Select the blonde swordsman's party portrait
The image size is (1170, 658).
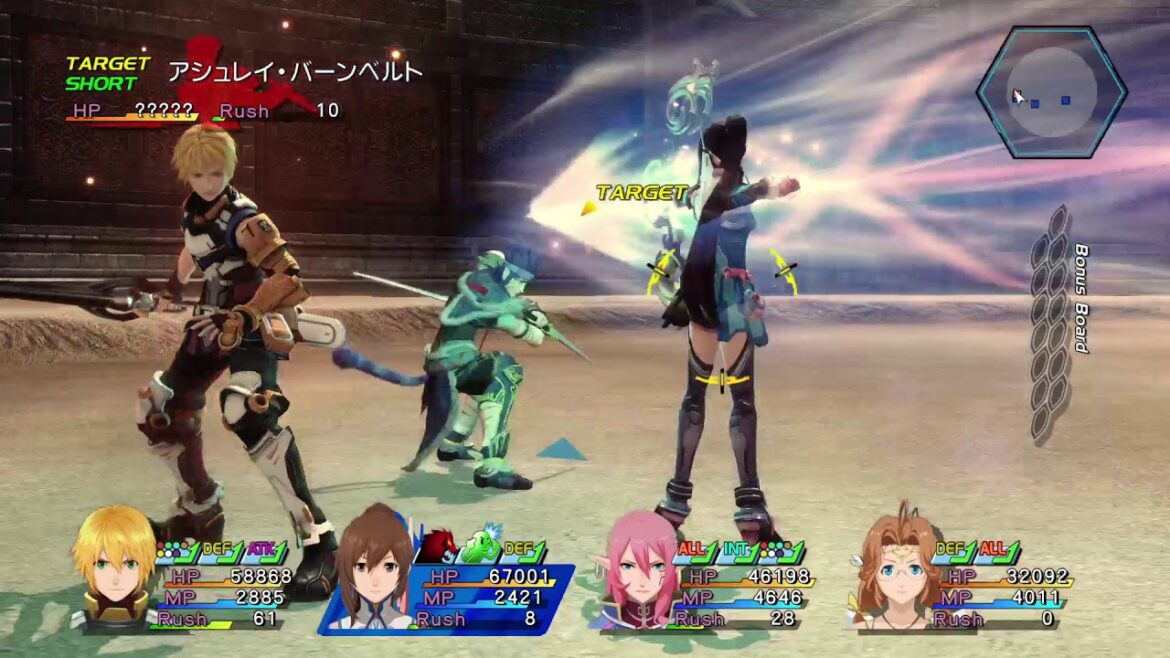point(114,568)
